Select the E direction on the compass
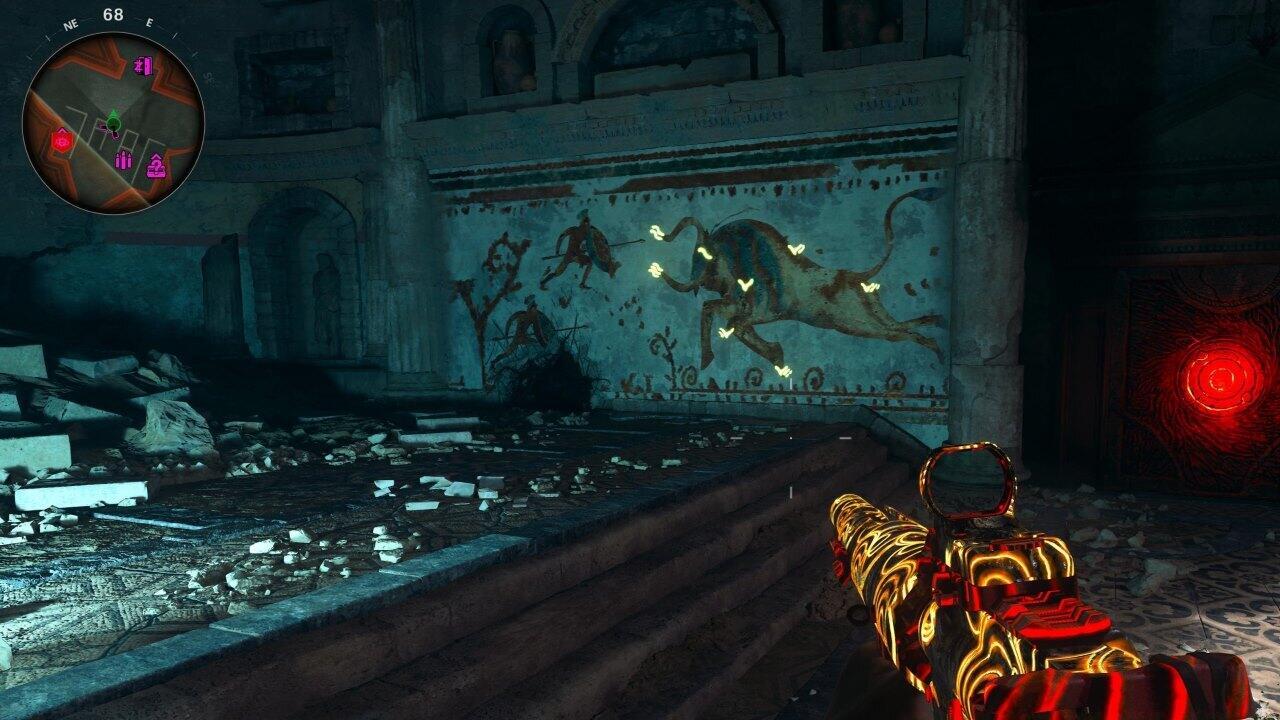Screen dimensions: 1280x720 pos(149,22)
